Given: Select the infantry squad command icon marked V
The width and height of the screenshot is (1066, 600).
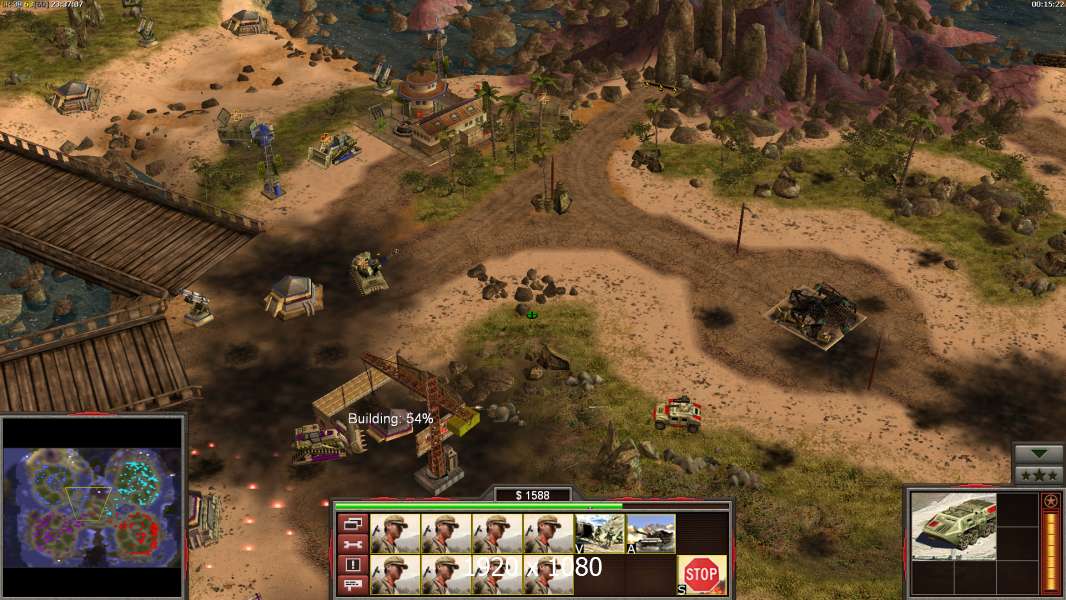Looking at the screenshot, I should click(x=600, y=533).
